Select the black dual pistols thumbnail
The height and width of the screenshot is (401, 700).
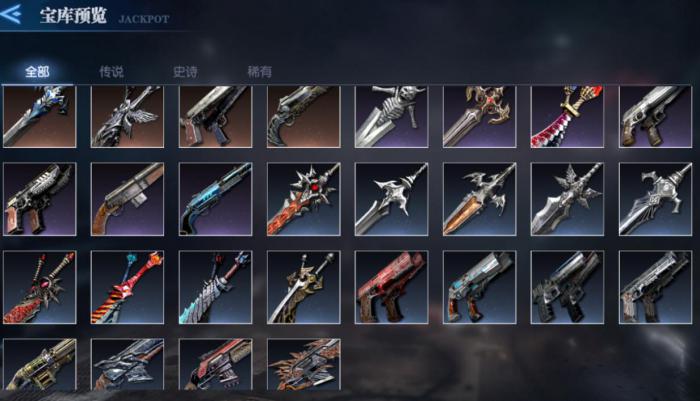click(567, 287)
